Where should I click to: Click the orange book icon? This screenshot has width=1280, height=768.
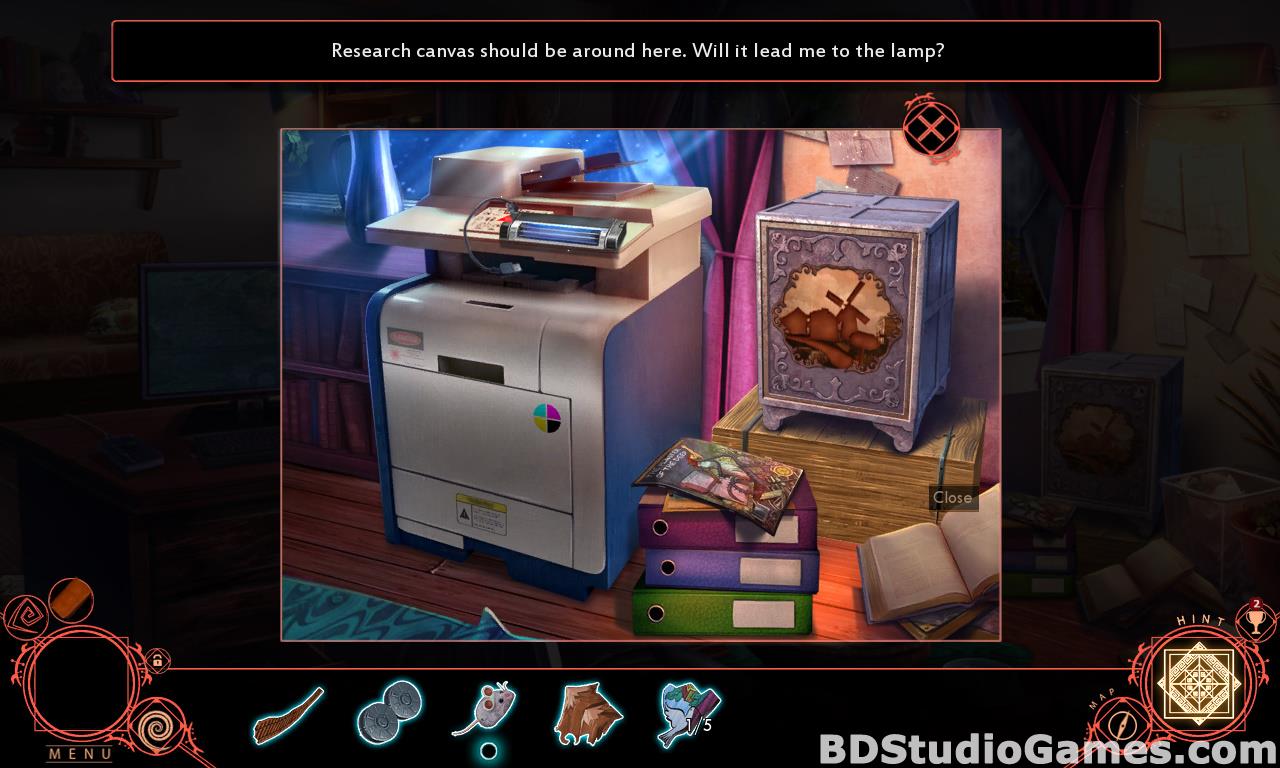[x=71, y=600]
